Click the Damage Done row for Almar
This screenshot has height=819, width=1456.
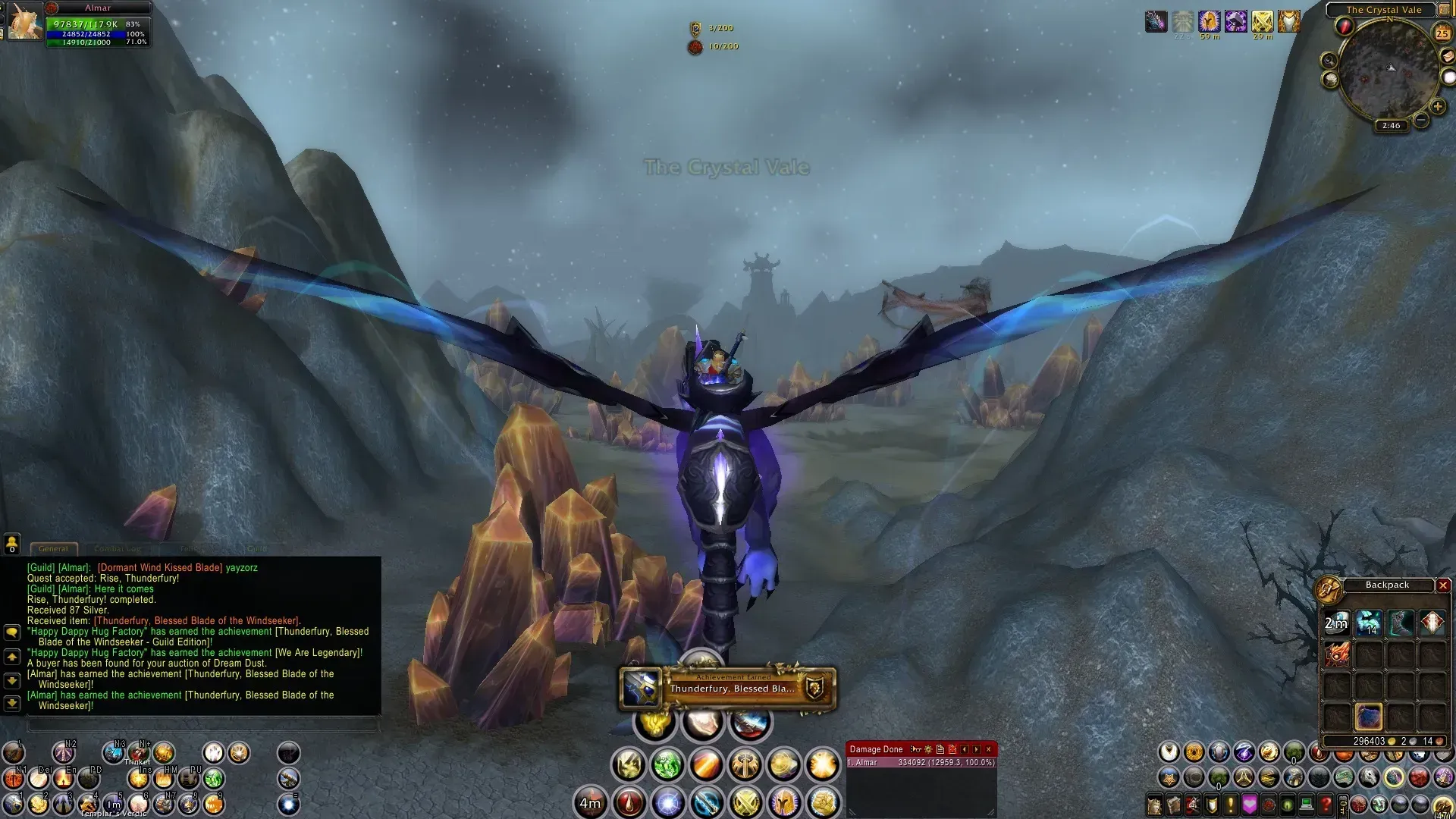pyautogui.click(x=921, y=763)
